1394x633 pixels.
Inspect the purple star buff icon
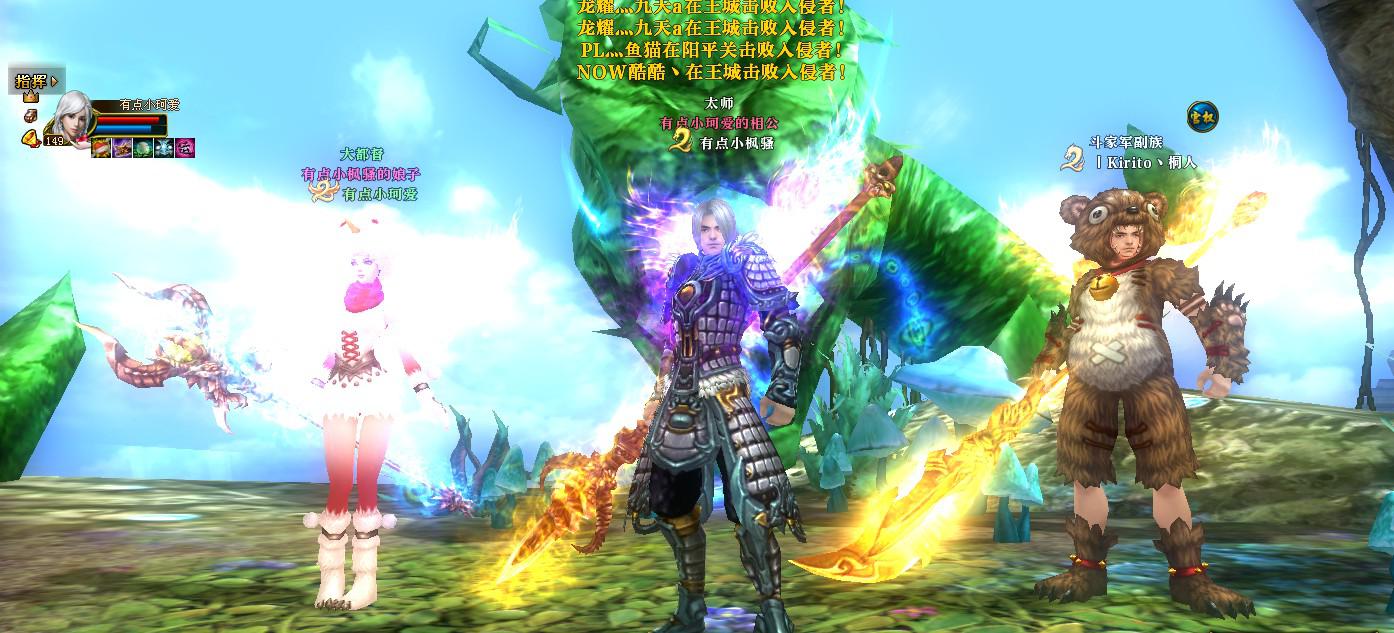pos(122,148)
